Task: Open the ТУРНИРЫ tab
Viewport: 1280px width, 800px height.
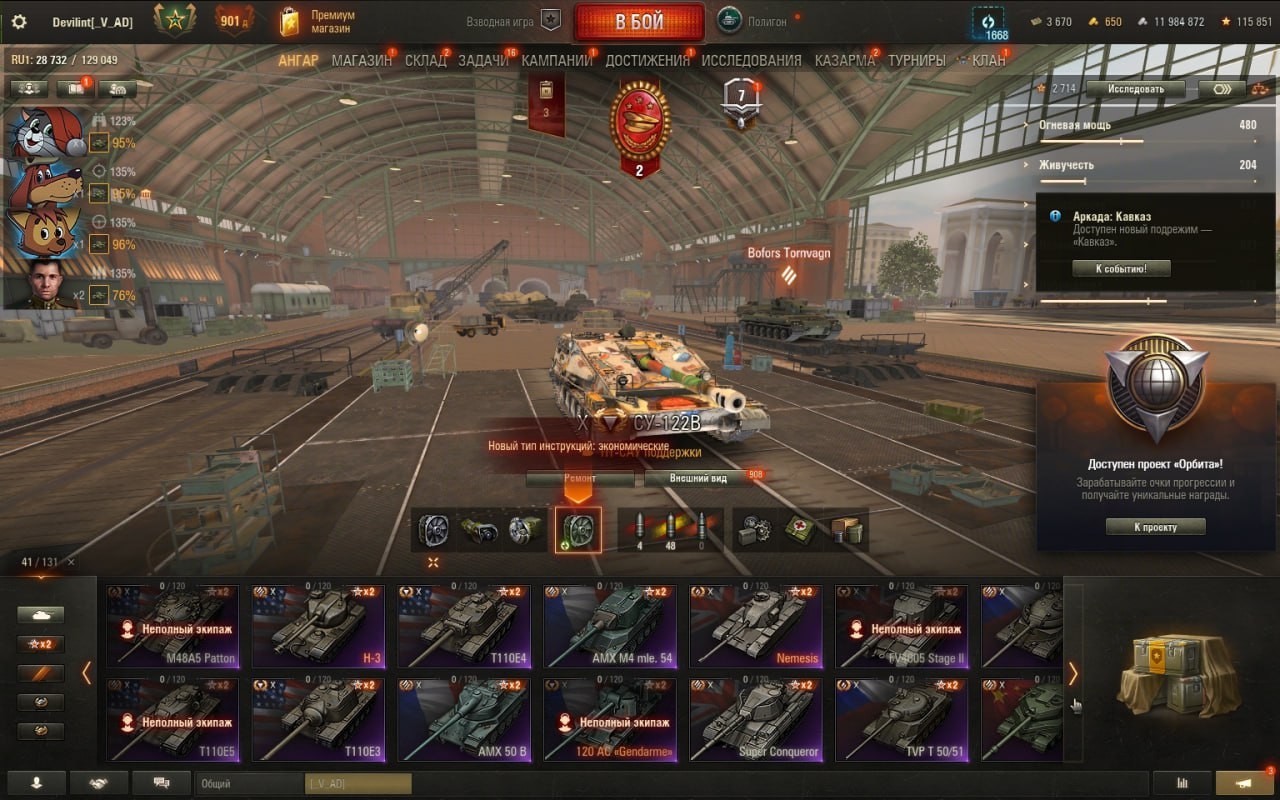Action: pyautogui.click(x=916, y=60)
